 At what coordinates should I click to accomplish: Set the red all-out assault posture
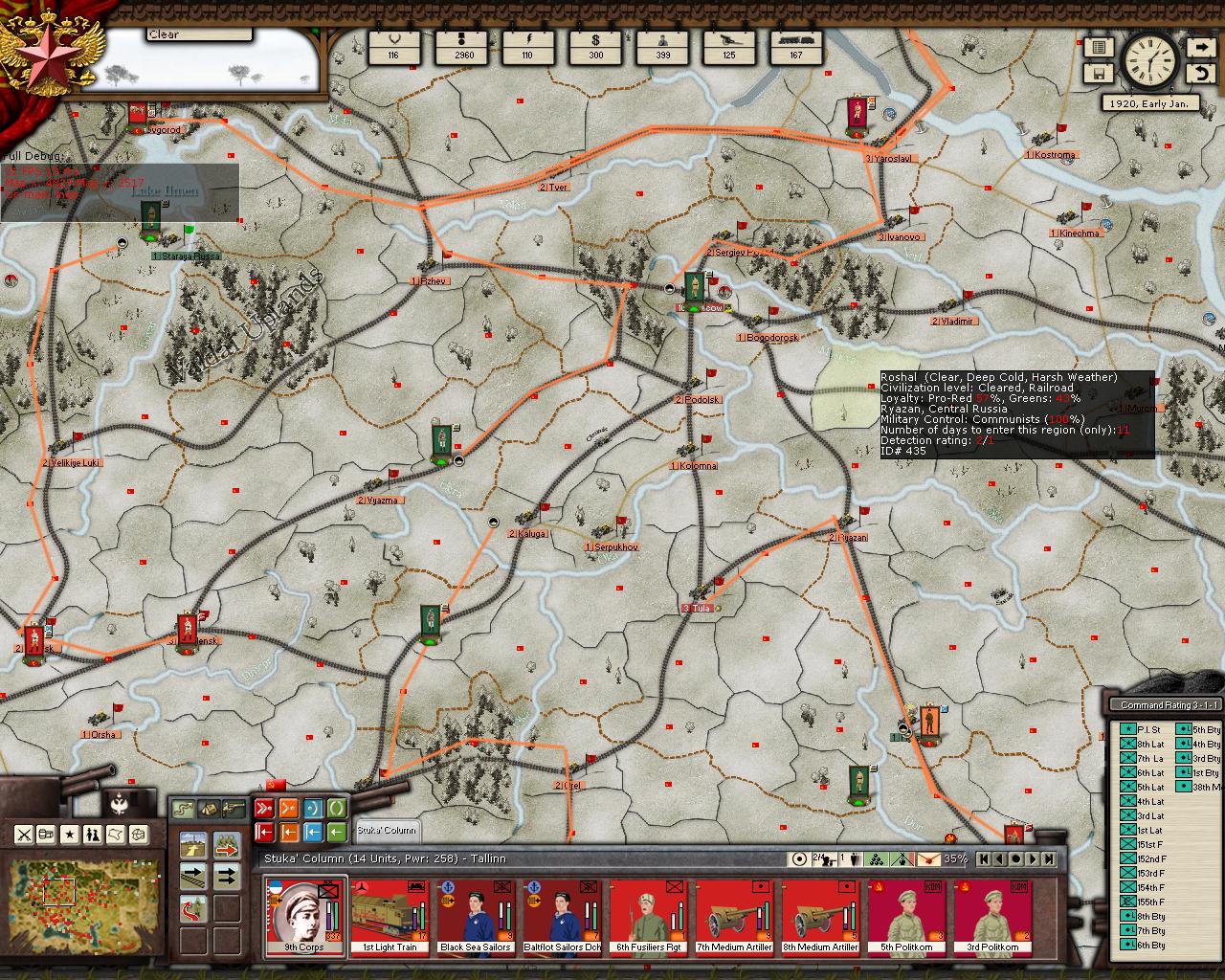[x=264, y=808]
